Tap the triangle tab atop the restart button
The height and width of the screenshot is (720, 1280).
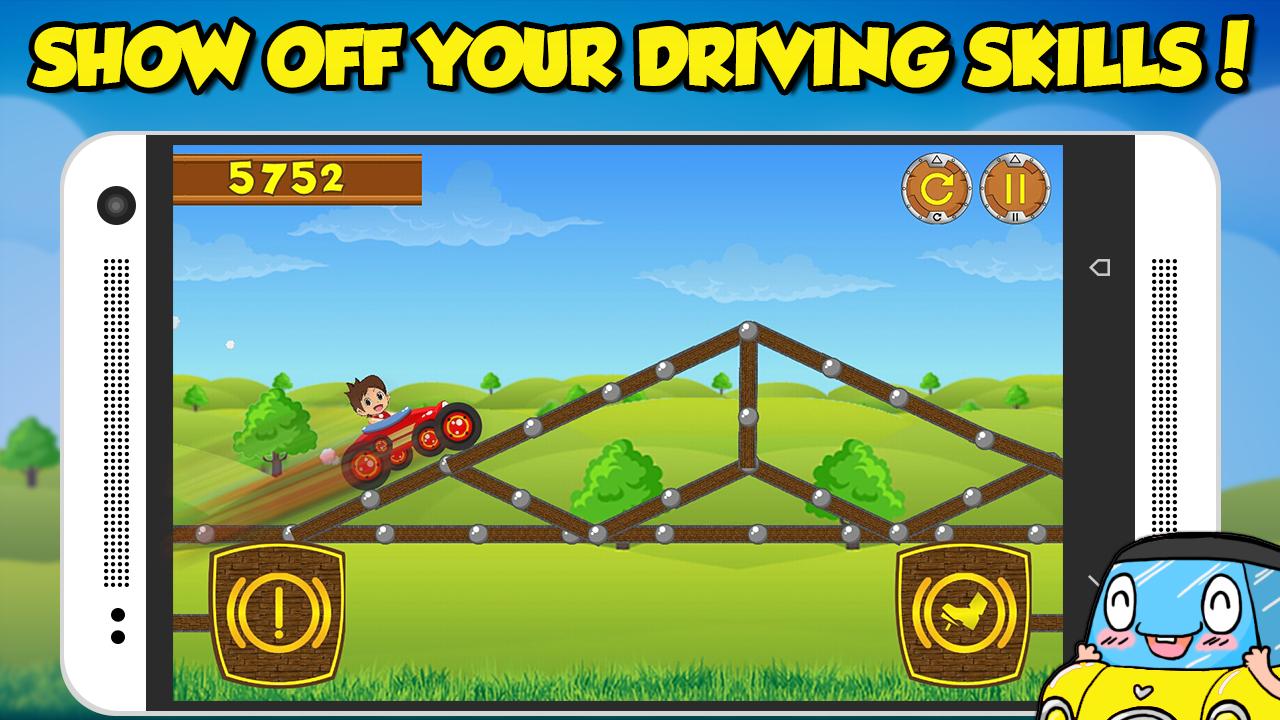pos(935,160)
